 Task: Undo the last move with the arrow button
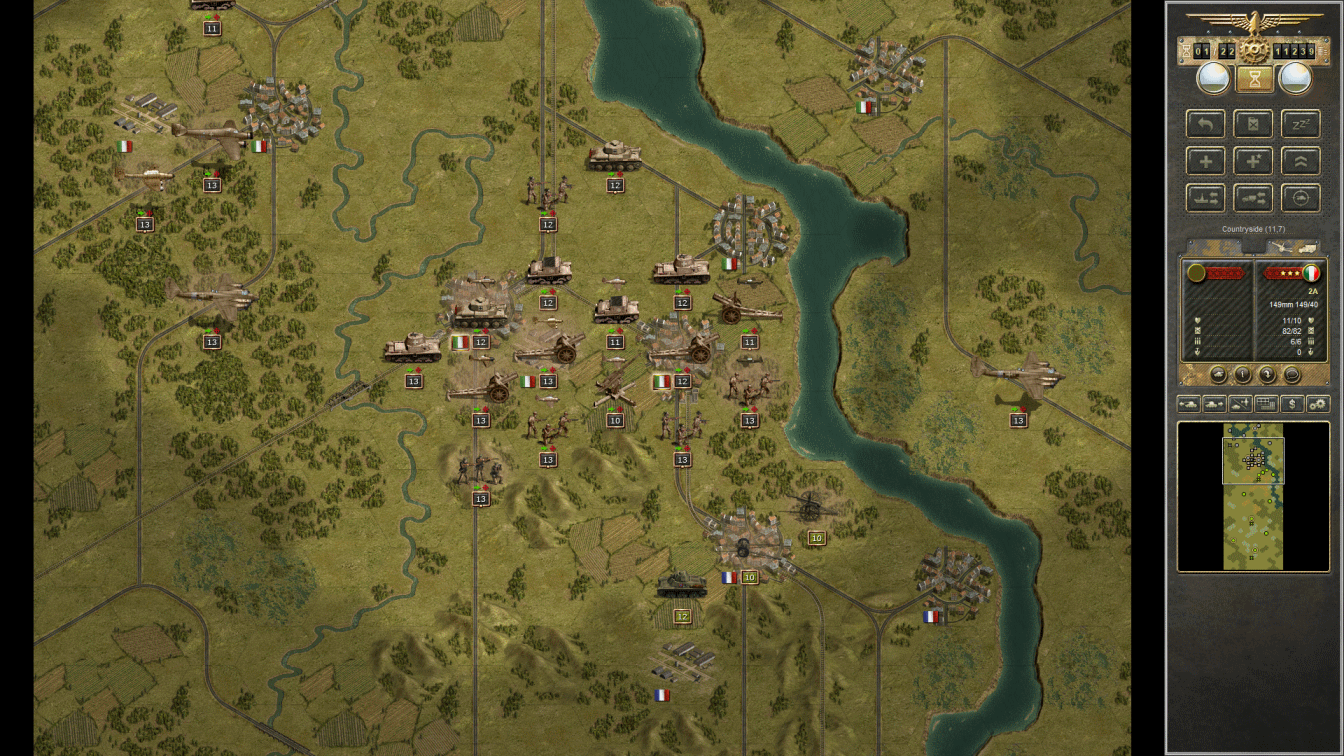[x=1206, y=124]
